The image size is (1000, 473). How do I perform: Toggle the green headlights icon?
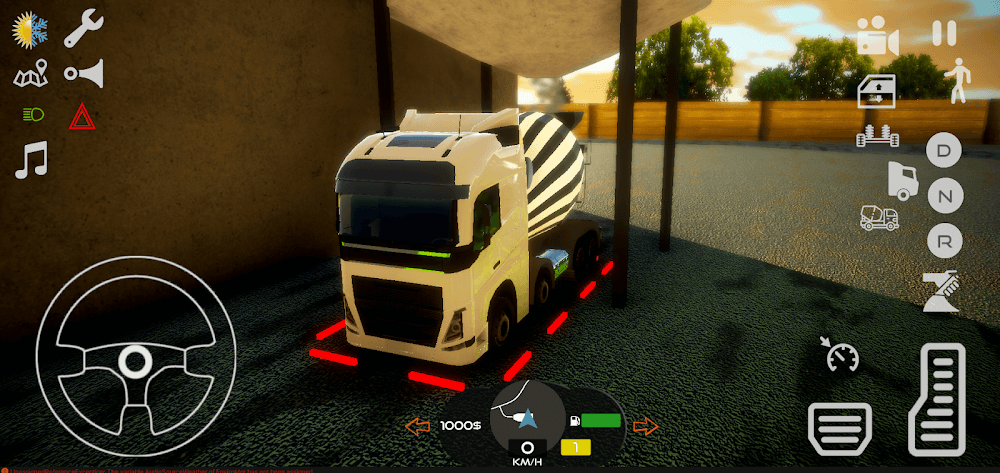32,115
